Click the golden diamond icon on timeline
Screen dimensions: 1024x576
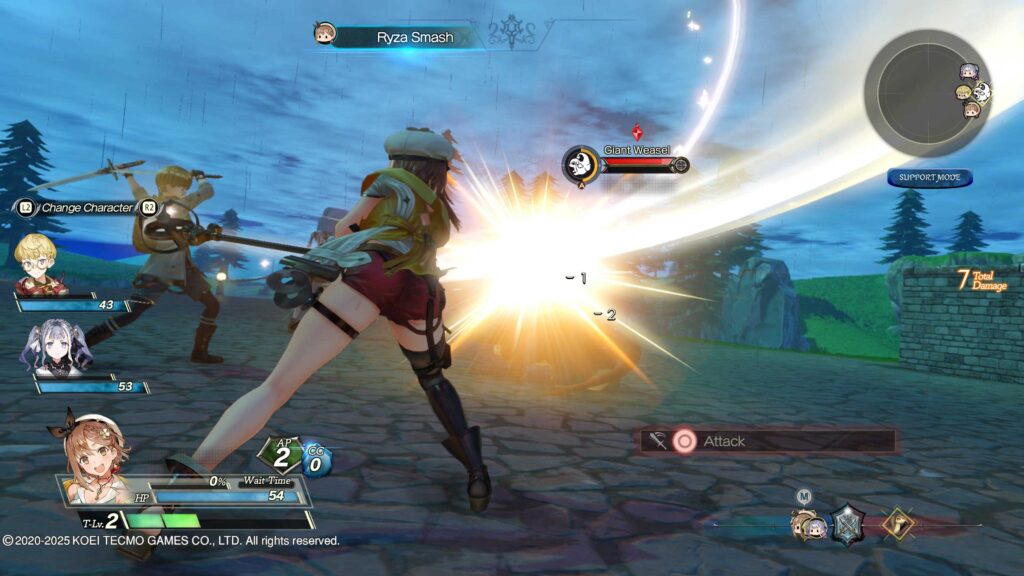pos(896,523)
